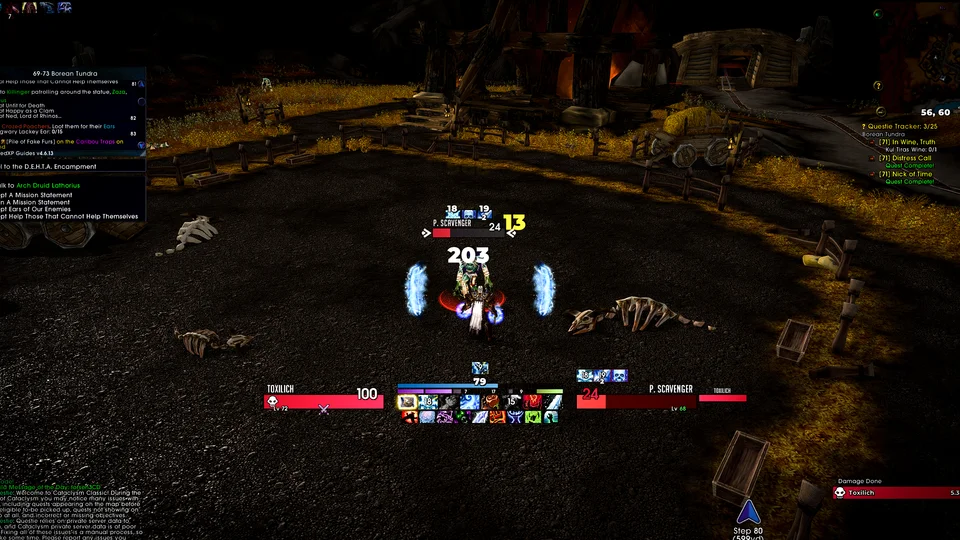Select the P. Scavenger nameplate health bar

(x=467, y=232)
